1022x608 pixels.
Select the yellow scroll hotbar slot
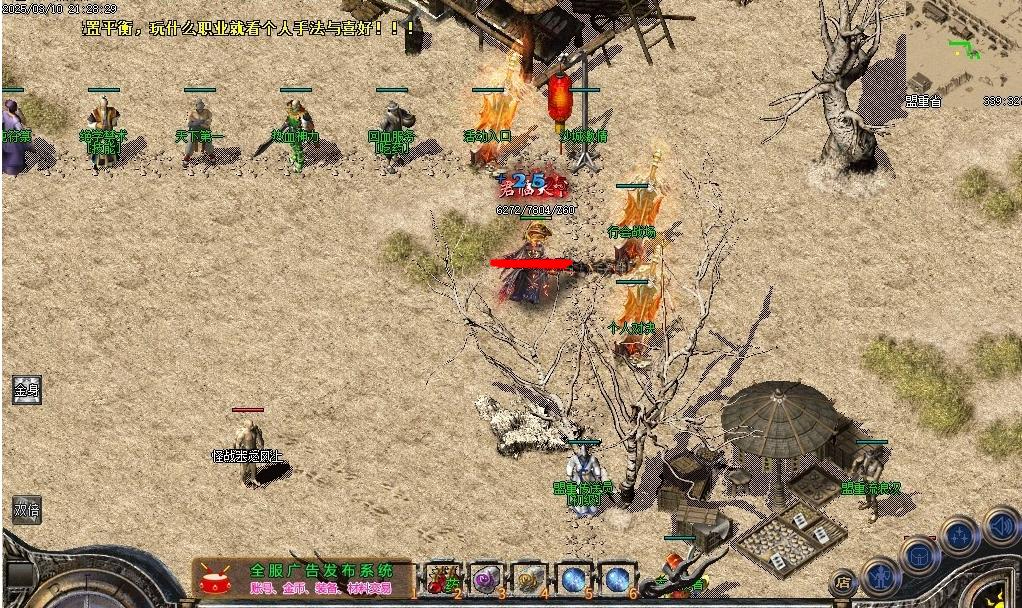point(529,578)
